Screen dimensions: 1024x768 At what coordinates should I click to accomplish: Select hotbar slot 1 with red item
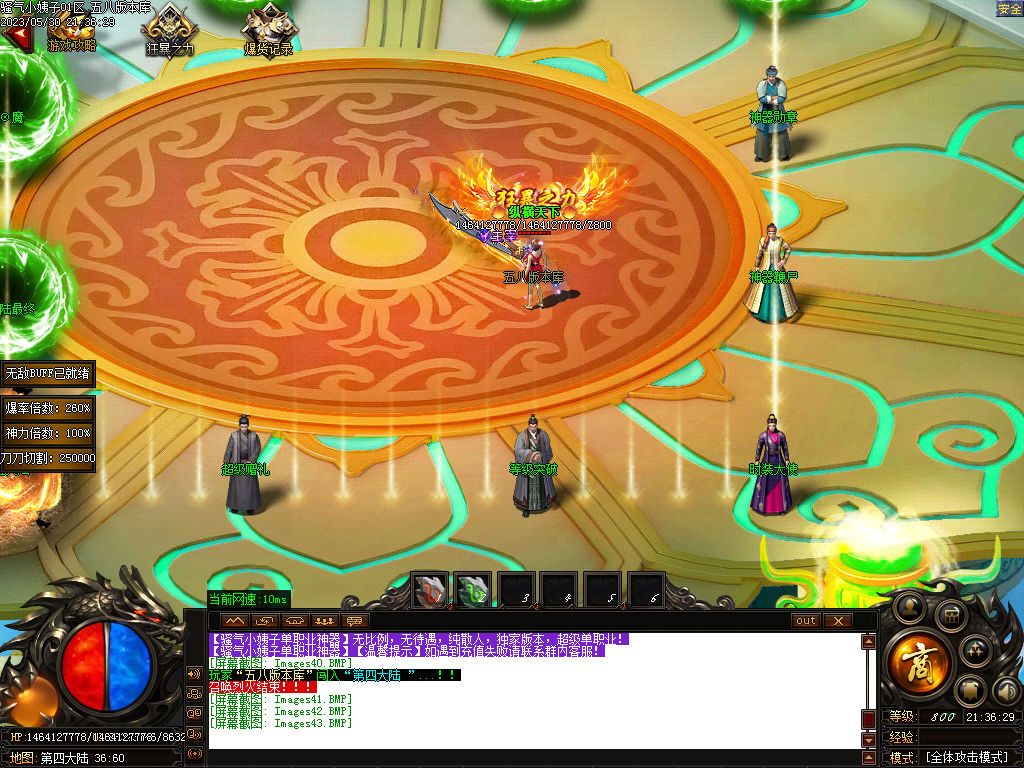pos(431,590)
